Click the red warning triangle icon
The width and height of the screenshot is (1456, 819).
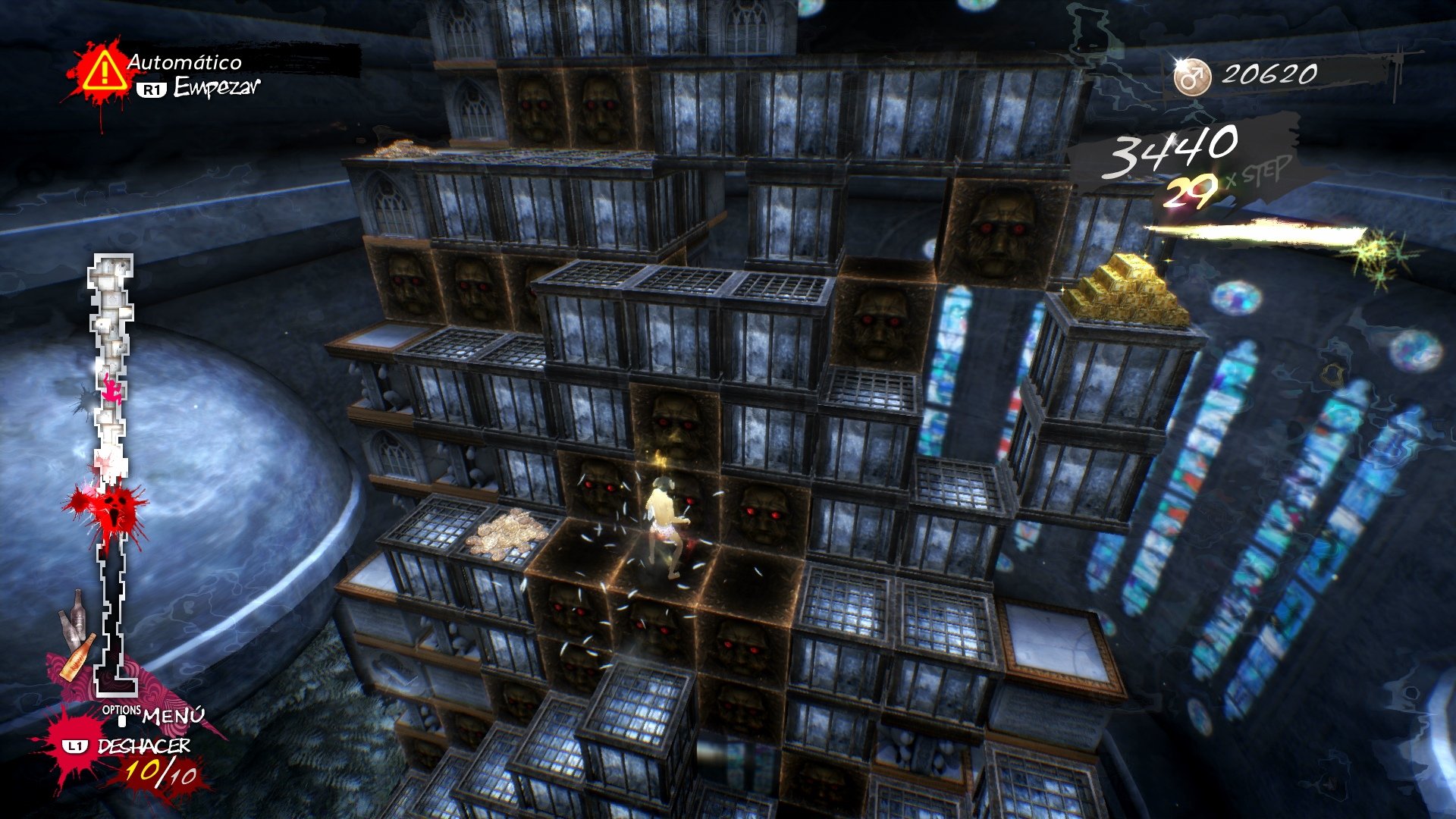point(104,72)
